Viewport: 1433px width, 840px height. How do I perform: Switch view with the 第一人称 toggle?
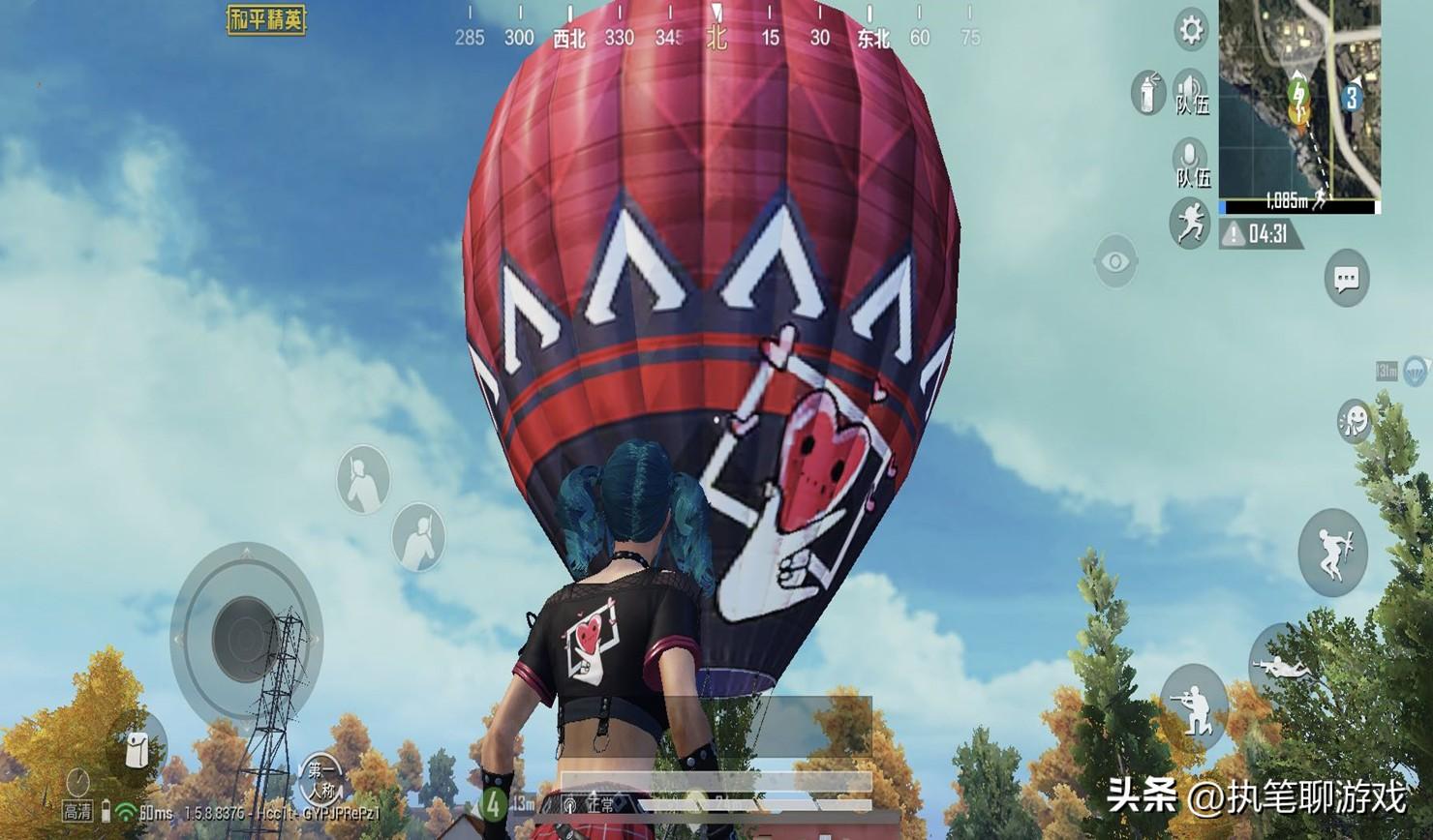click(322, 778)
